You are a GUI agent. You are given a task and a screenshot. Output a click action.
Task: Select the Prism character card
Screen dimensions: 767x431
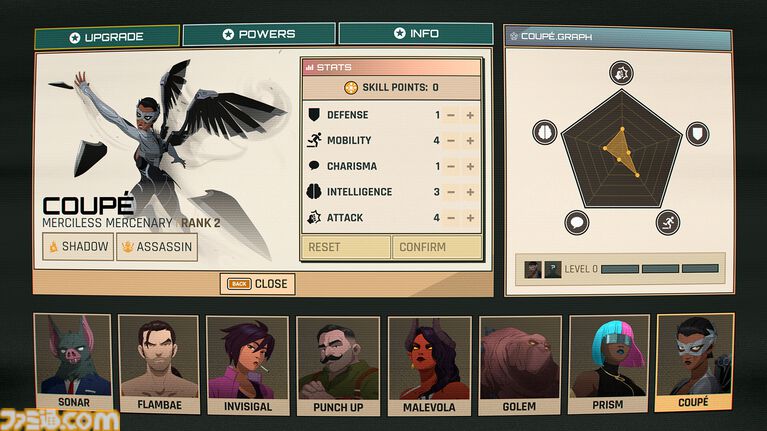point(609,364)
